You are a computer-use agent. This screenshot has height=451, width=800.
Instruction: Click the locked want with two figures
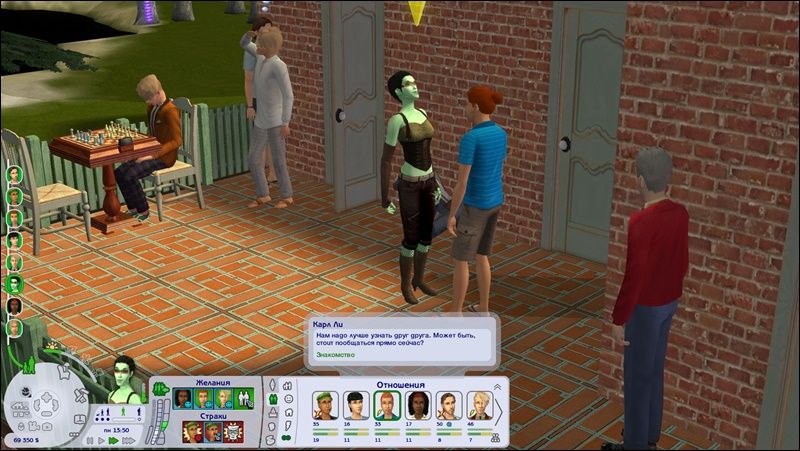click(246, 398)
